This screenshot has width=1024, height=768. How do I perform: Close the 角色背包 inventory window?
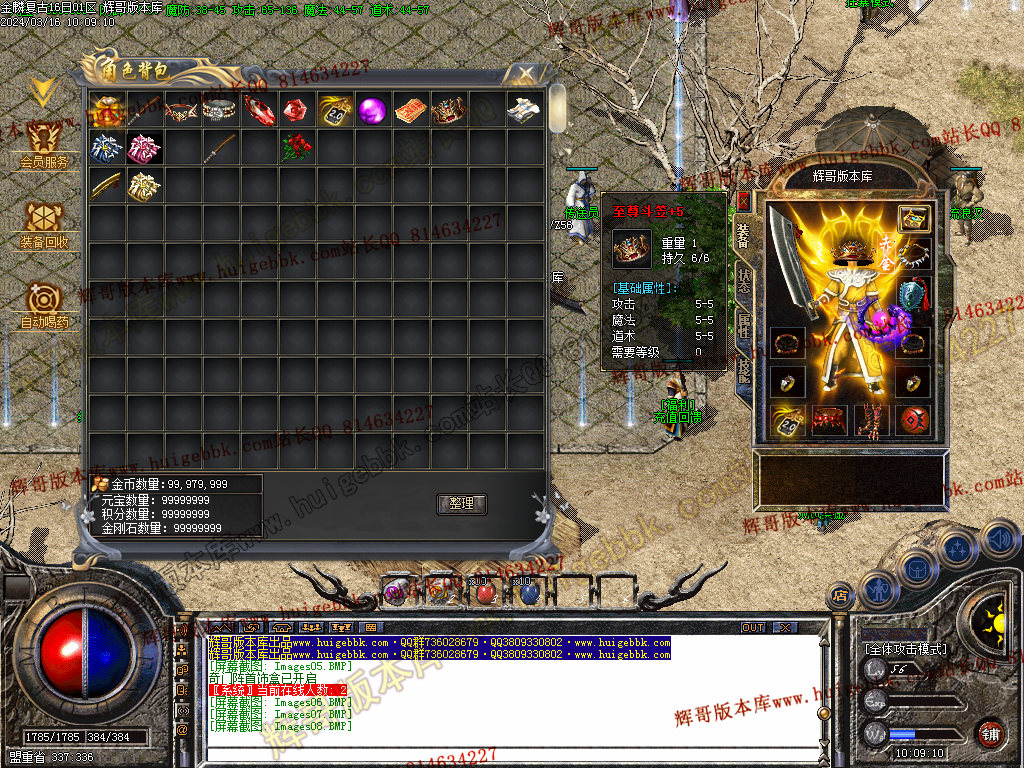click(524, 73)
